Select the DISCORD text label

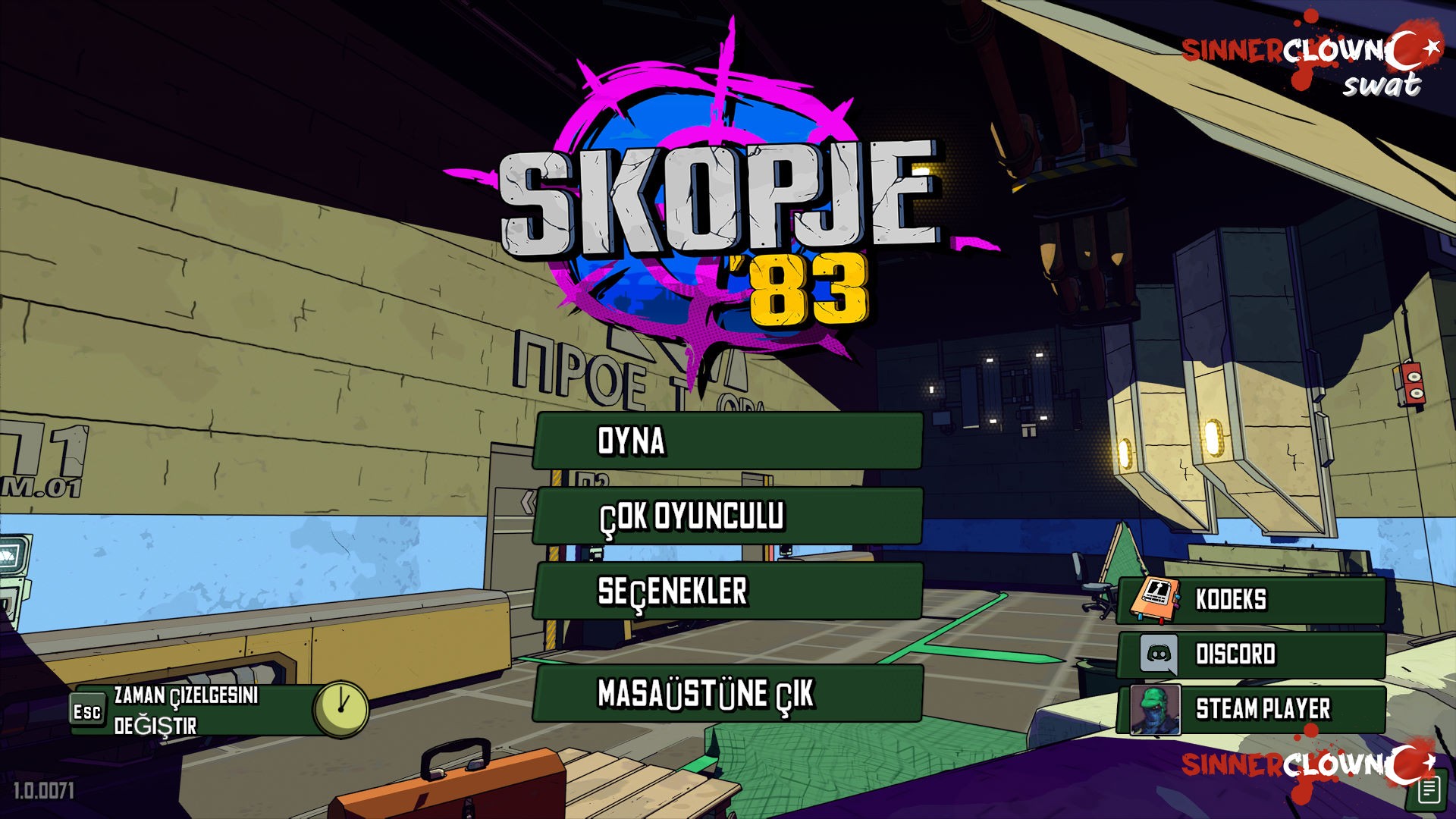coord(1236,652)
